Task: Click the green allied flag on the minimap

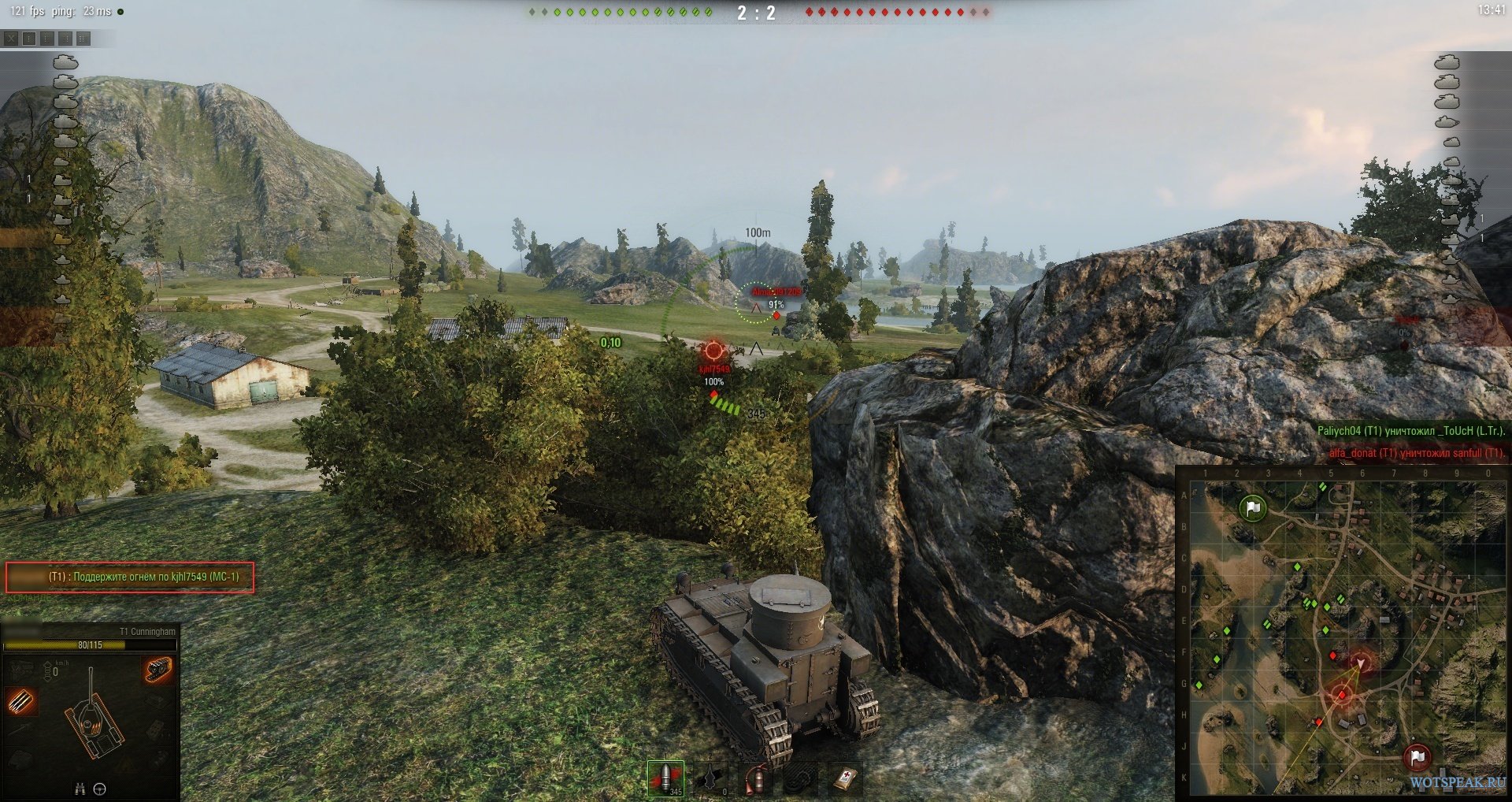Action: pos(1252,508)
